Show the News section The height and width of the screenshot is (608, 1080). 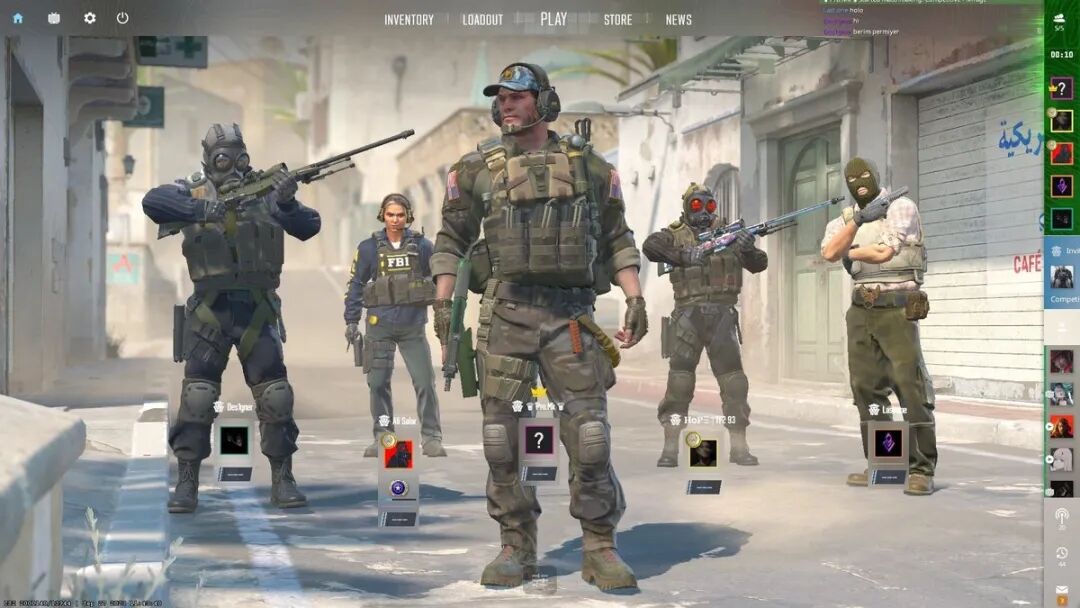pyautogui.click(x=679, y=20)
